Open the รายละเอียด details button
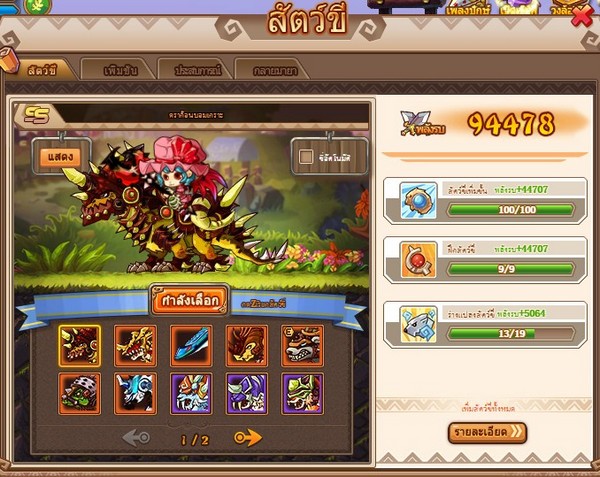This screenshot has width=600, height=477. 487,432
